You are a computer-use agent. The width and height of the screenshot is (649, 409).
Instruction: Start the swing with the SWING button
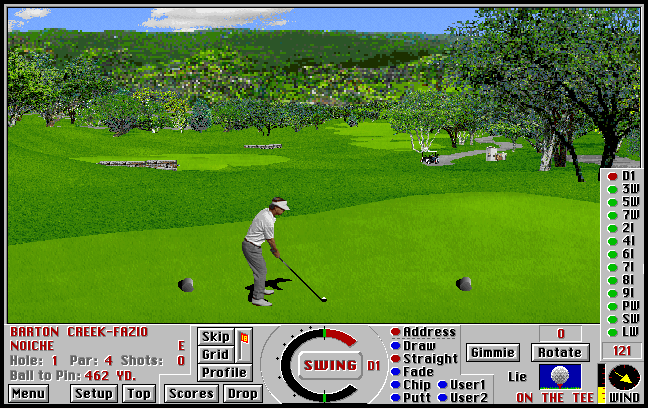(330, 365)
